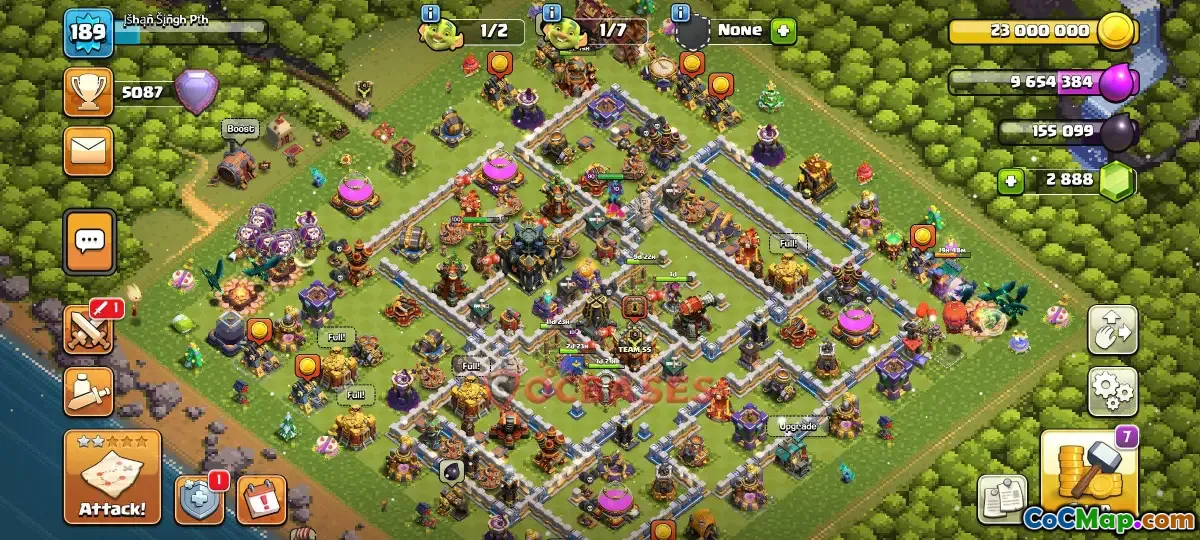1200x540 pixels.
Task: Open the shield button with plus symbol
Action: tap(199, 500)
